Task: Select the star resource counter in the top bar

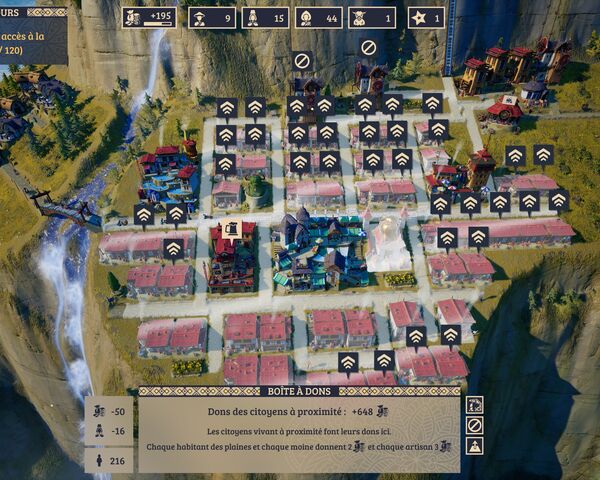Action: [425, 17]
